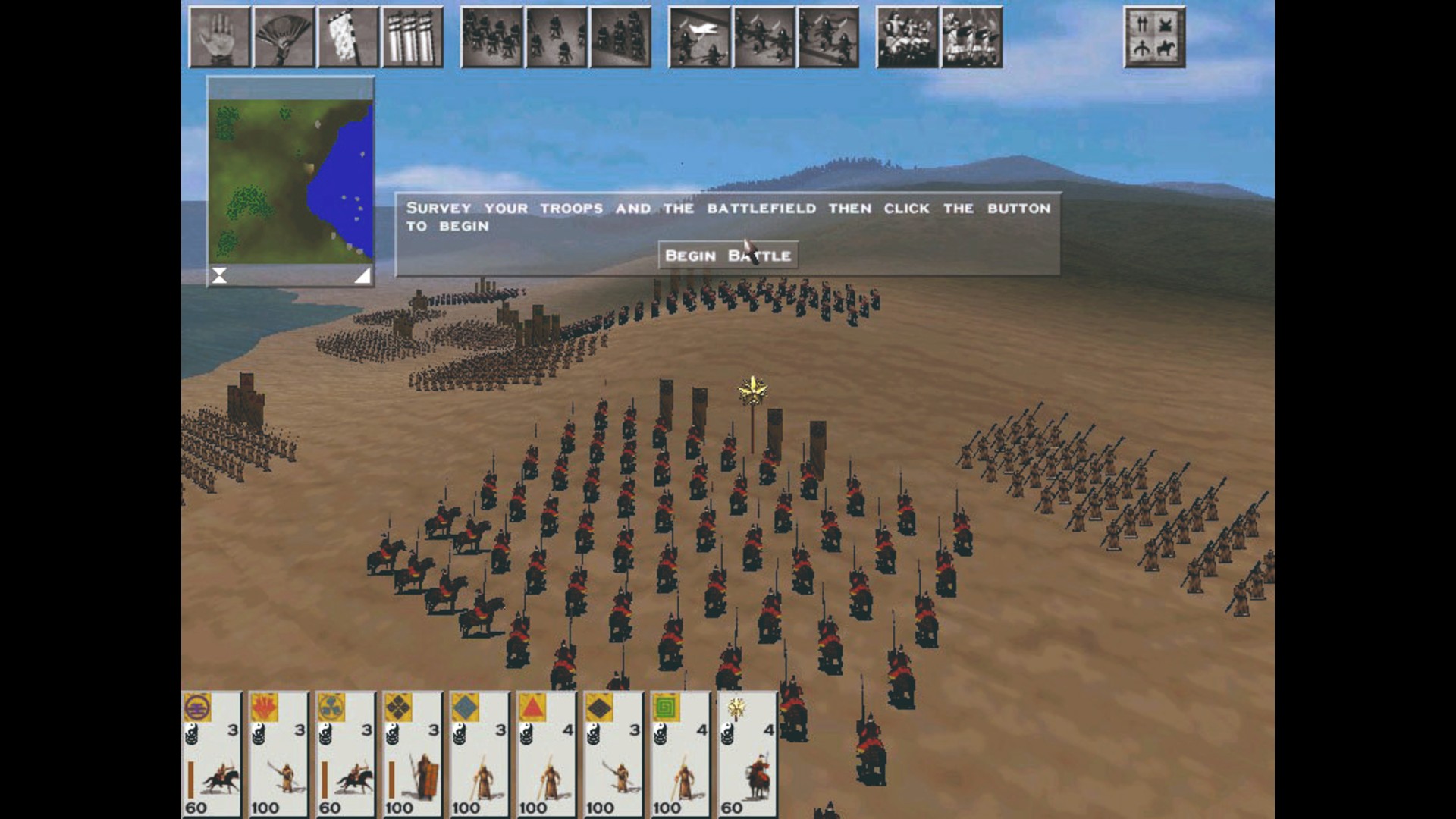Open the army composition panel icon top right
The width and height of the screenshot is (1456, 819).
pyautogui.click(x=1153, y=36)
